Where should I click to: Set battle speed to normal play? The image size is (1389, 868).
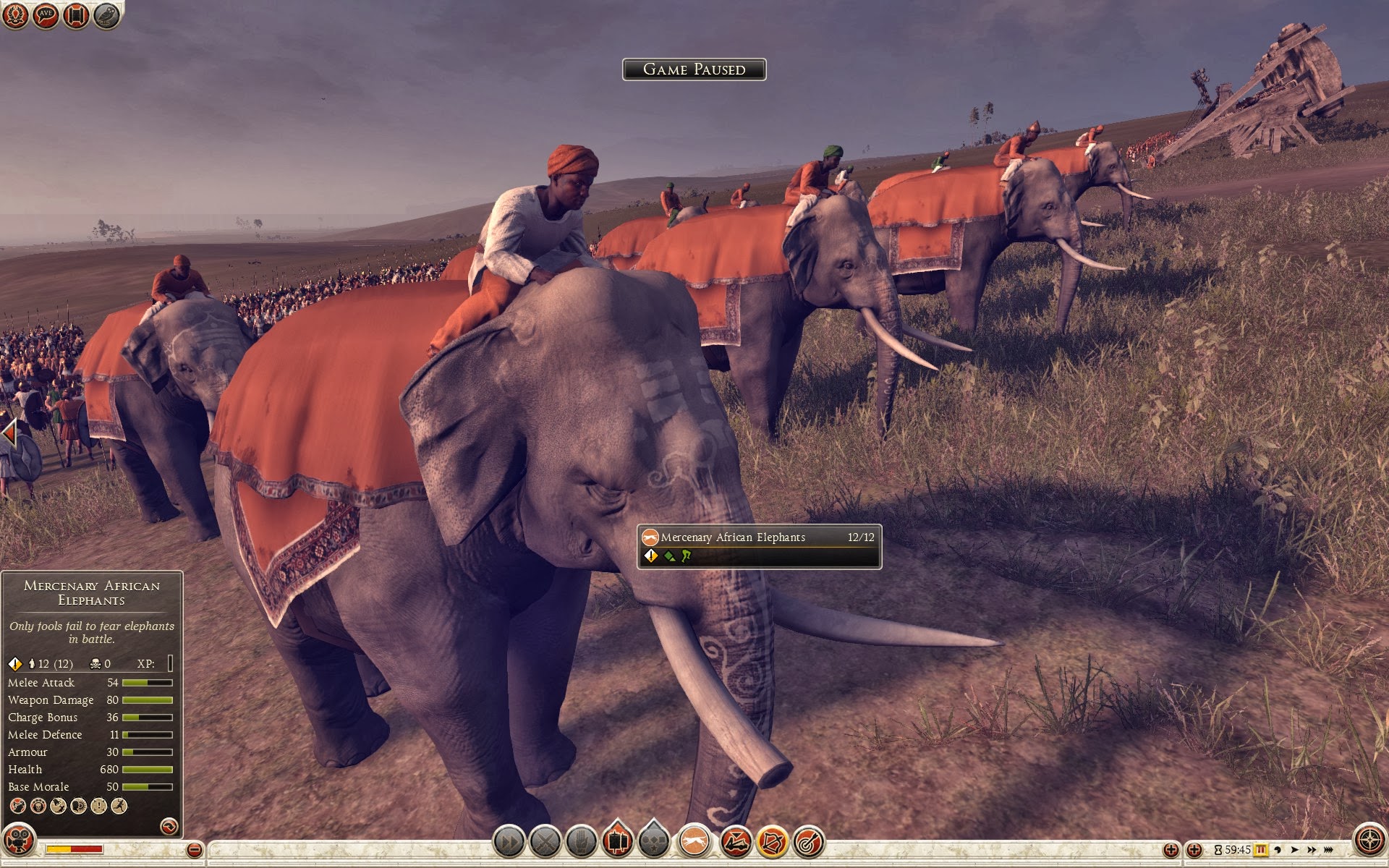(x=1295, y=850)
